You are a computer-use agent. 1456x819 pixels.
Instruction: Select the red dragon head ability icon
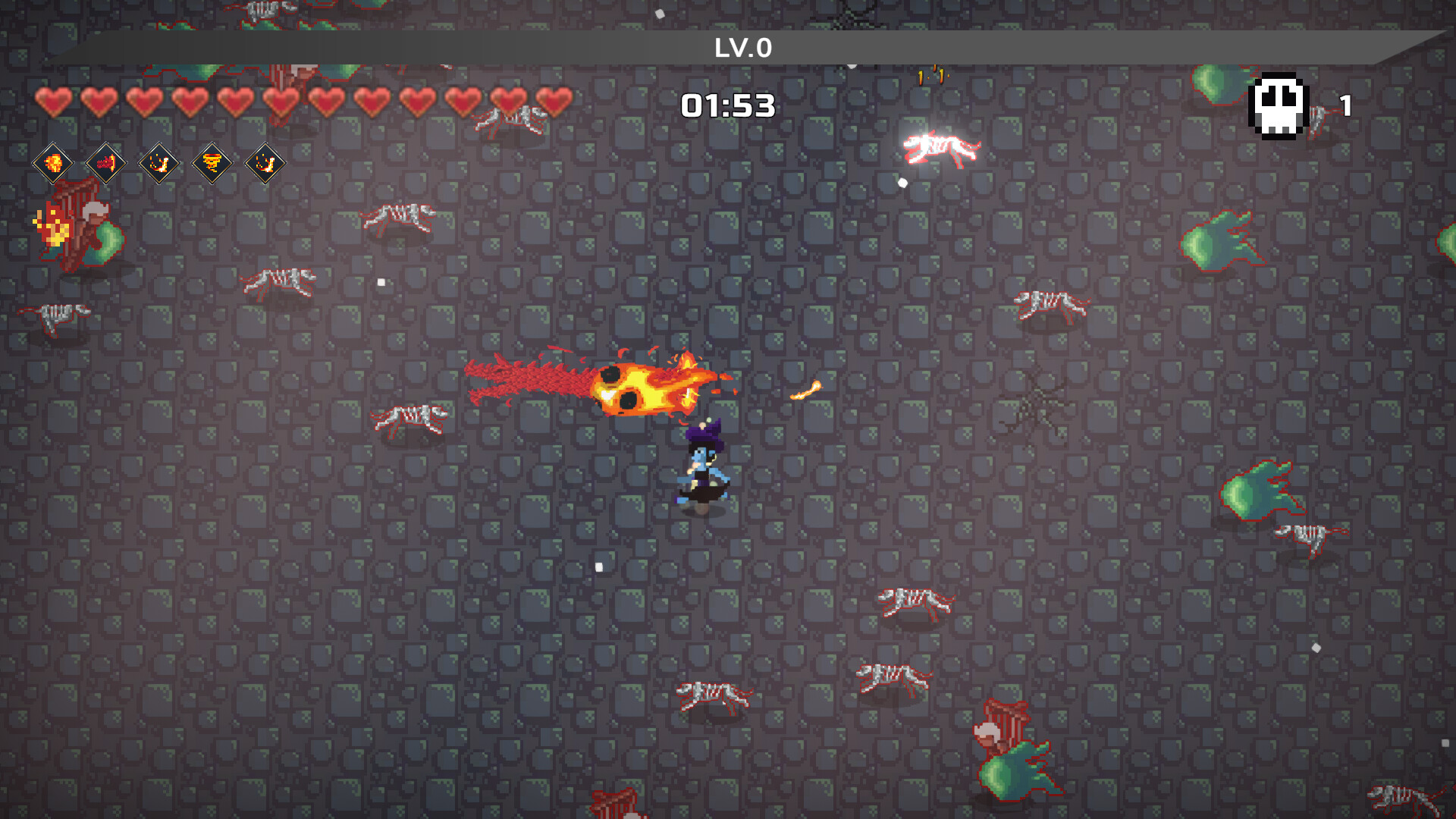(105, 163)
